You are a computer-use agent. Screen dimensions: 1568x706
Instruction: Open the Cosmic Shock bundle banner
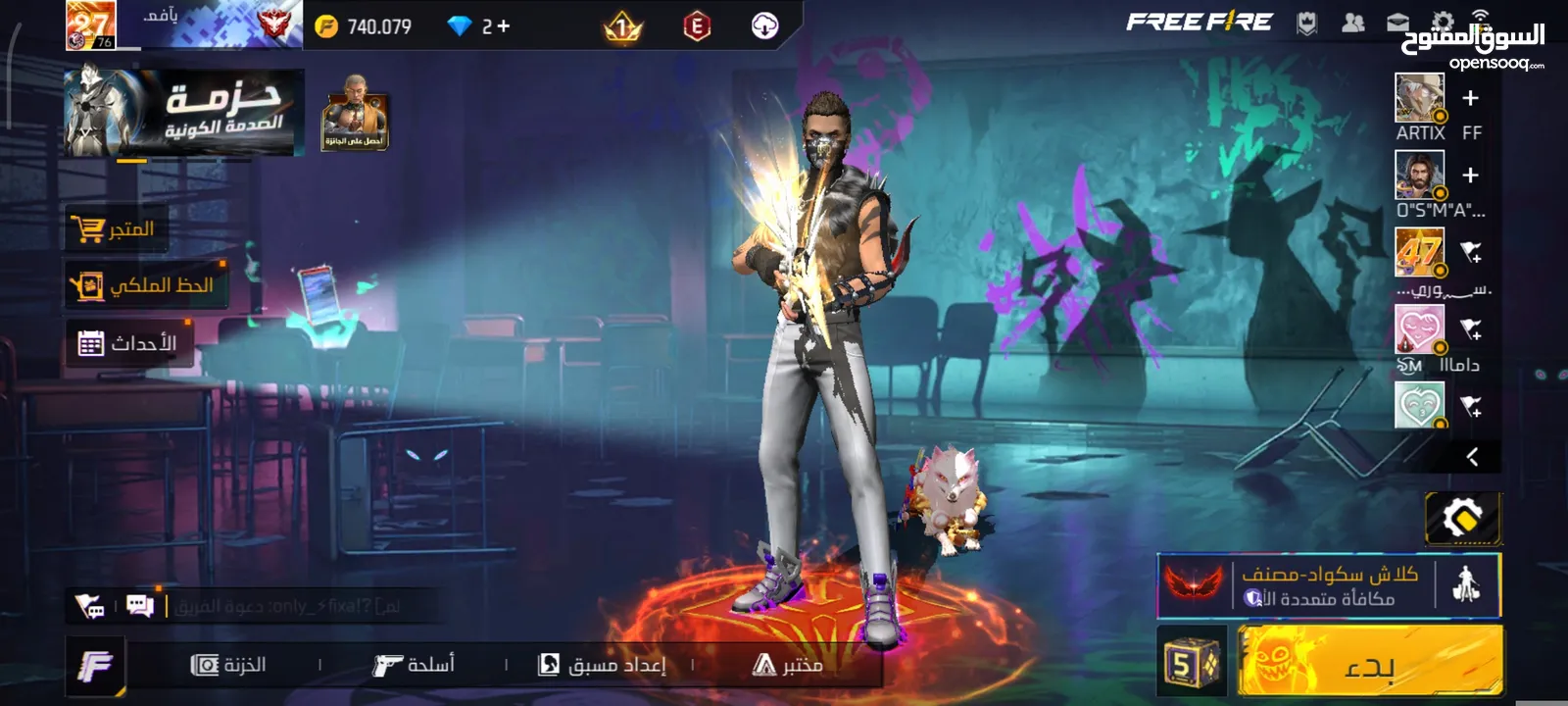(x=183, y=113)
